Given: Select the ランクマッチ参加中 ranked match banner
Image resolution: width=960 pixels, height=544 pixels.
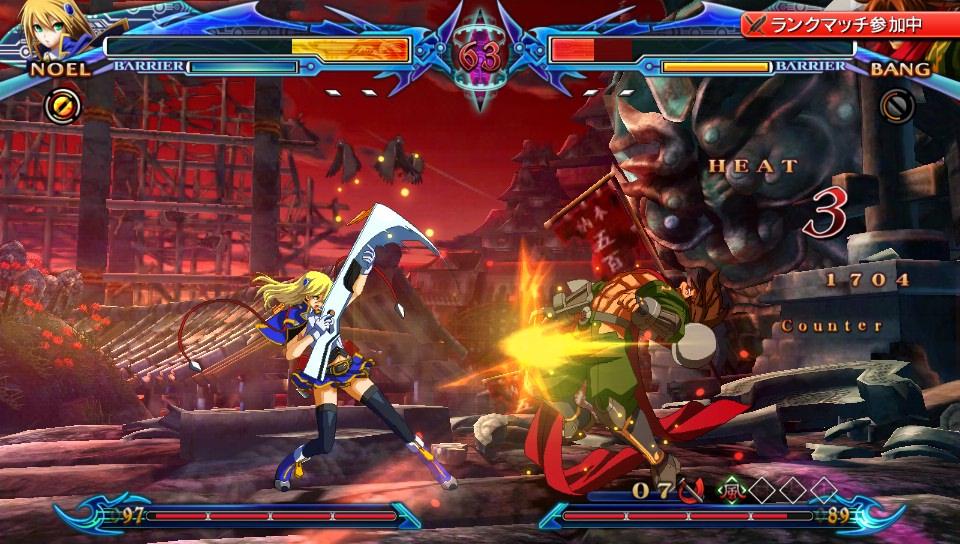Looking at the screenshot, I should (x=848, y=22).
